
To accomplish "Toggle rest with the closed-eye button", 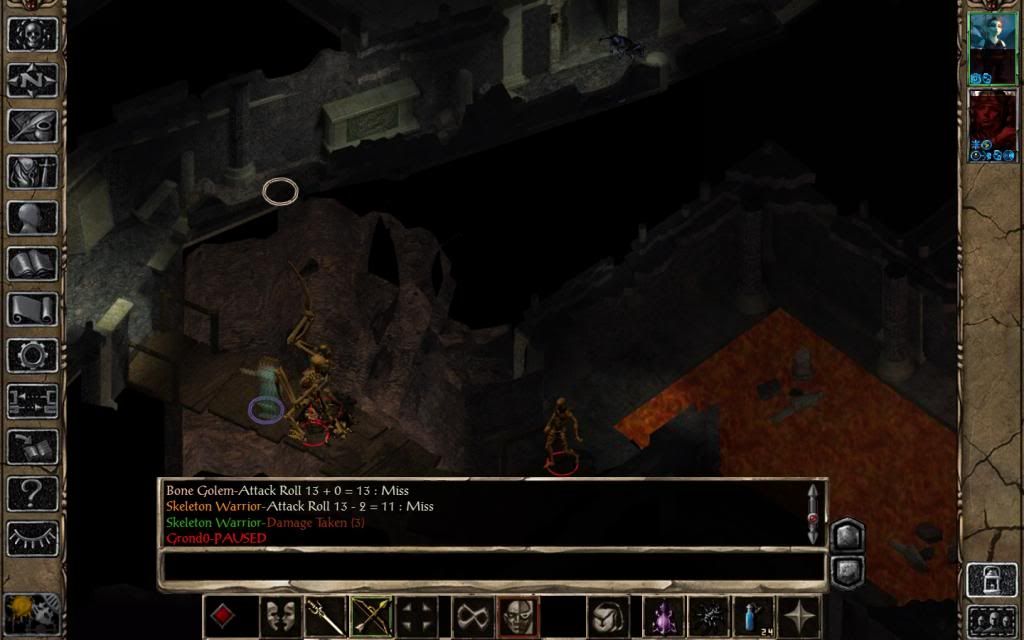I will (32, 539).
